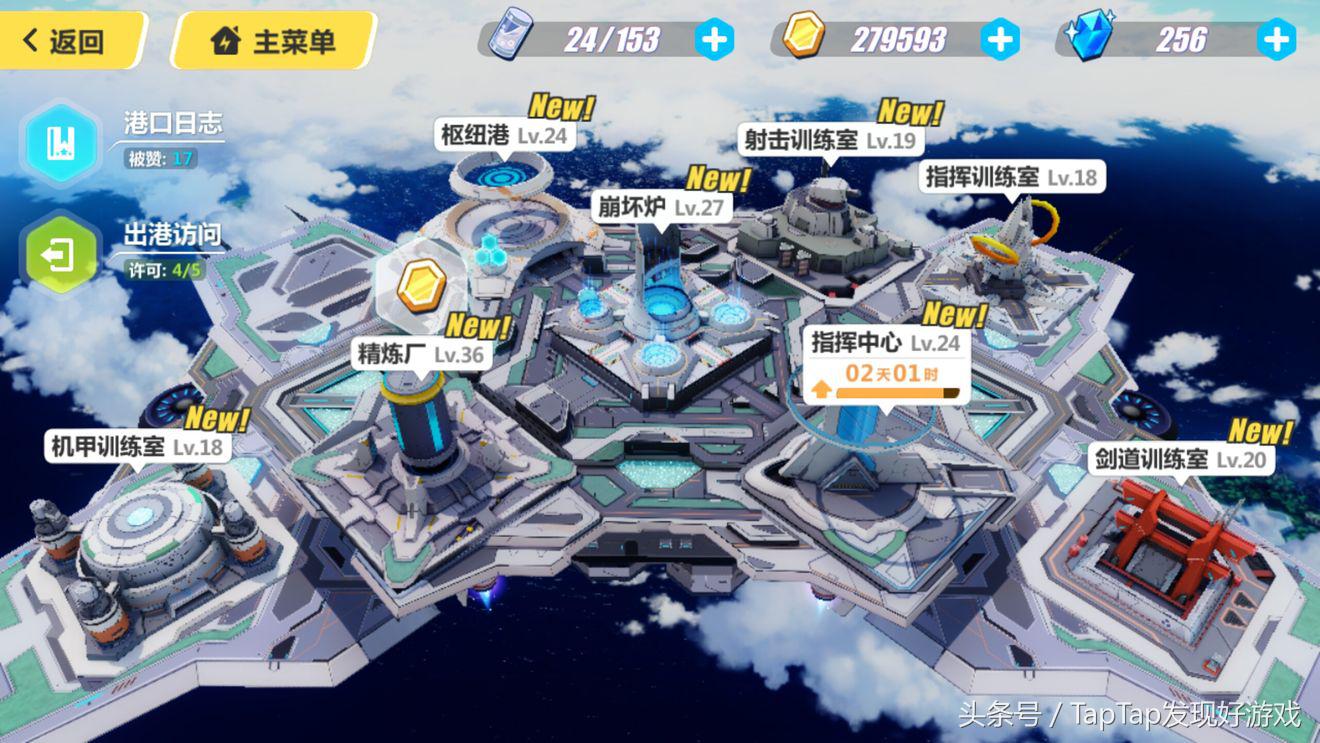
Task: Select the 枢纽港 hub building
Action: tap(505, 135)
